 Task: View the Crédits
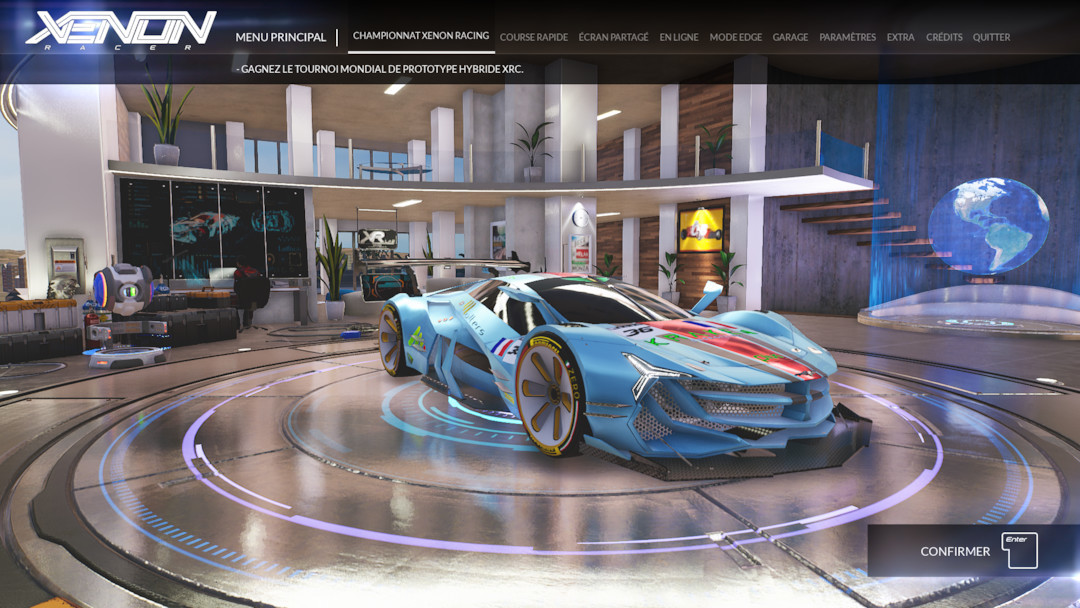click(x=944, y=37)
